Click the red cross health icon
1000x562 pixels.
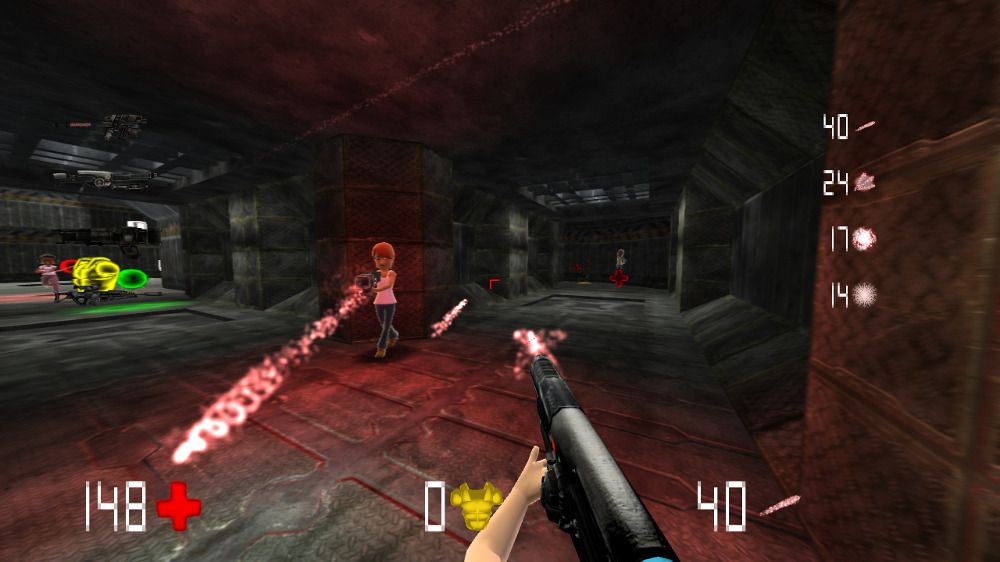click(x=179, y=508)
